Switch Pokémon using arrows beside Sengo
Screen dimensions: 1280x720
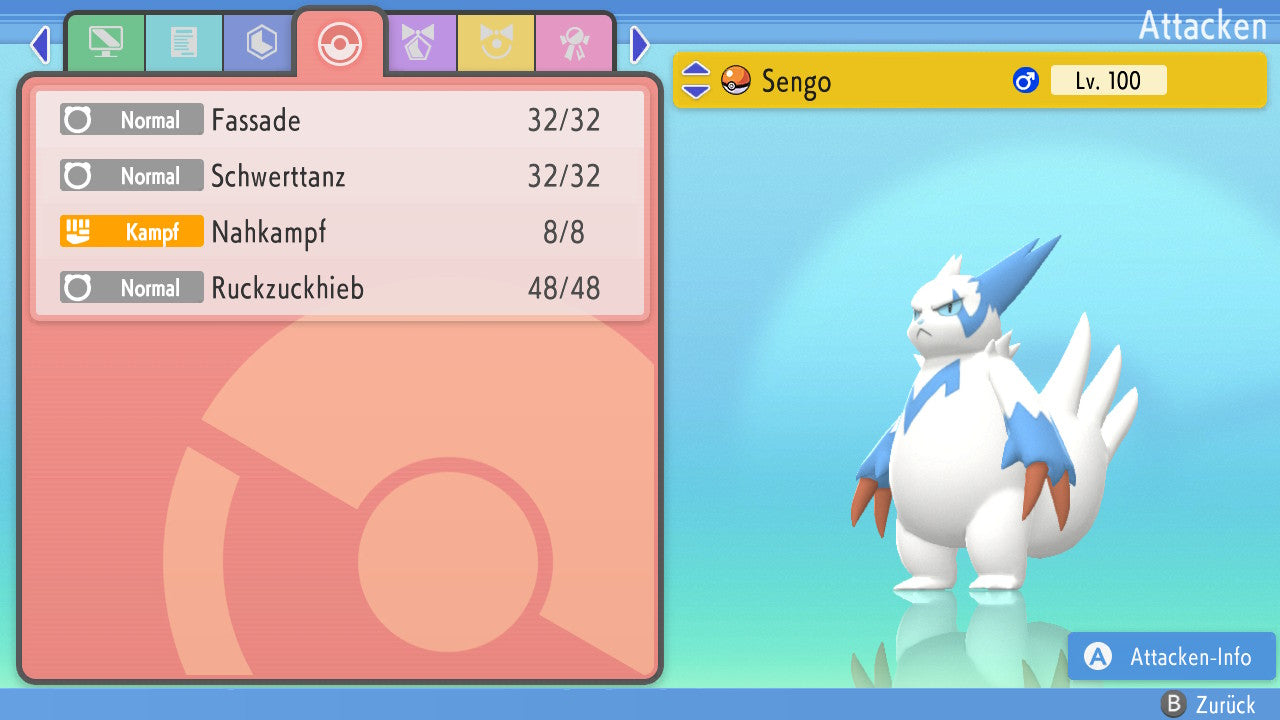[696, 80]
